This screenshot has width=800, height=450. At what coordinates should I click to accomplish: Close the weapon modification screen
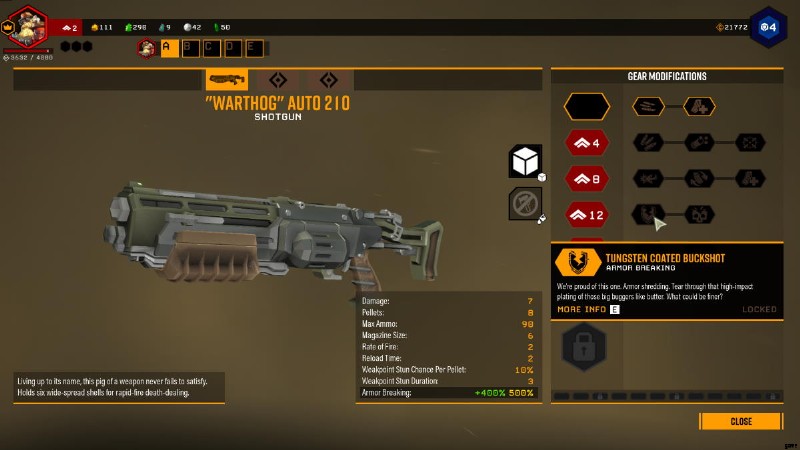point(741,421)
